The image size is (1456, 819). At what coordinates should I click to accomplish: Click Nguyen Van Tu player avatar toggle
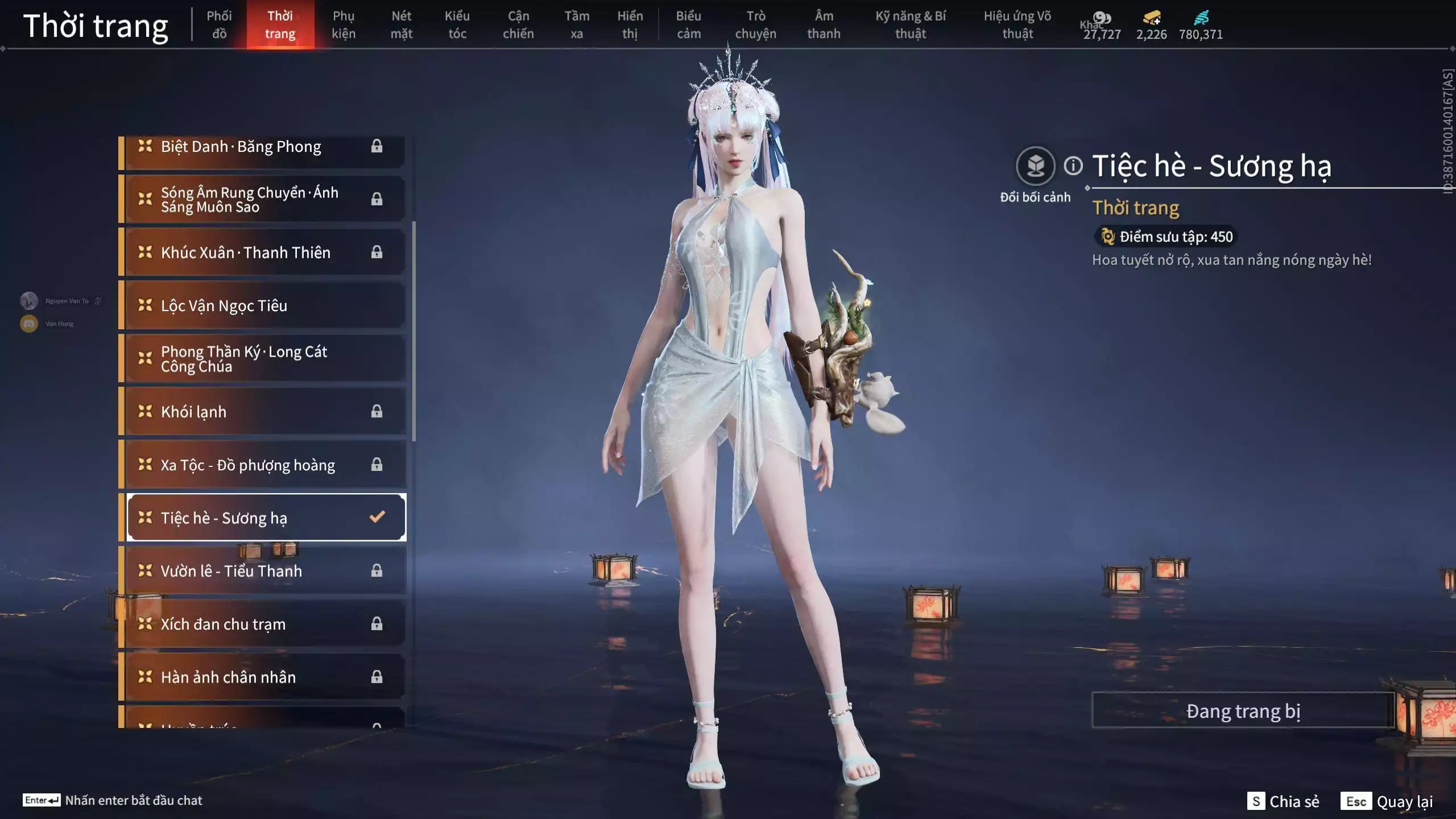(28, 300)
